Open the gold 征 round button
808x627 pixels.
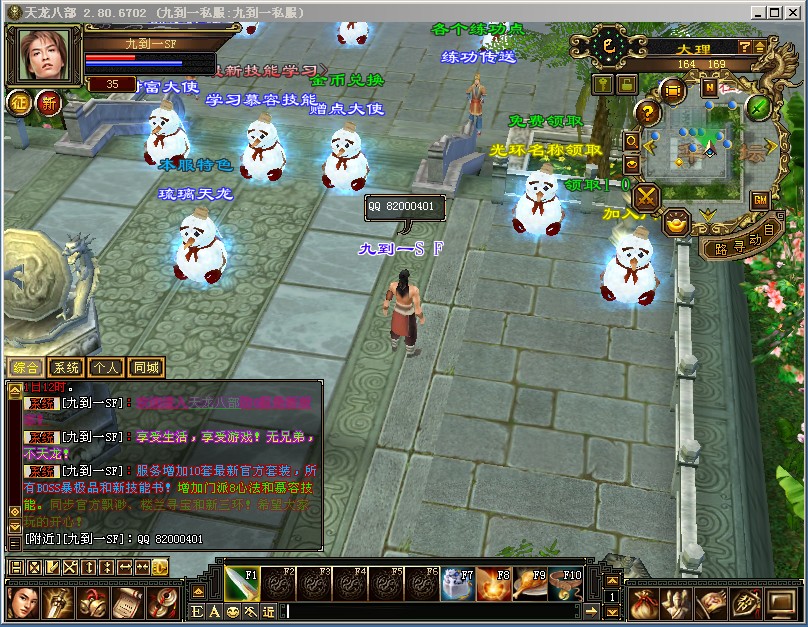[x=20, y=101]
